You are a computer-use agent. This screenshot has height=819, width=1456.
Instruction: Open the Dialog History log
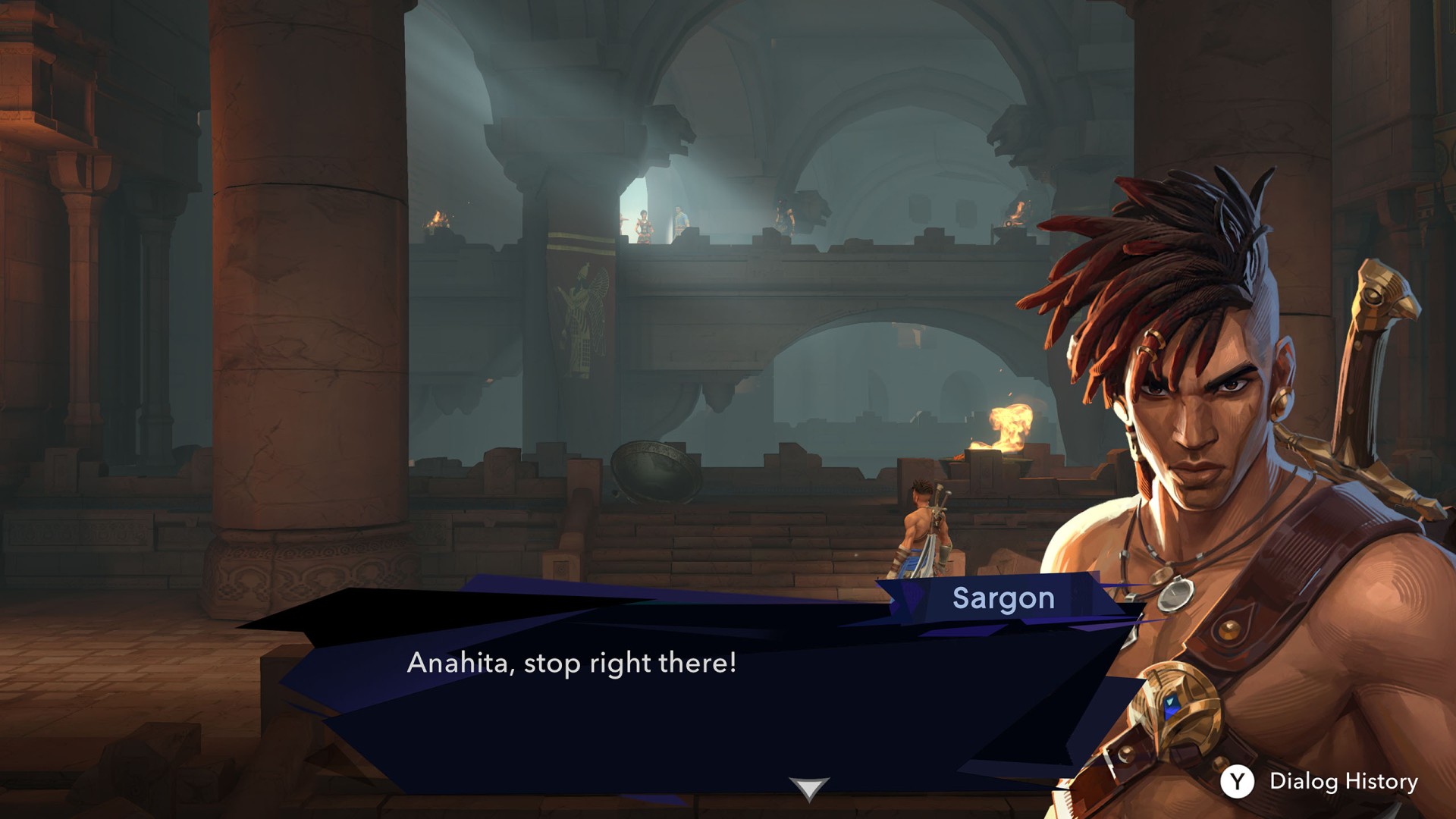1319,781
